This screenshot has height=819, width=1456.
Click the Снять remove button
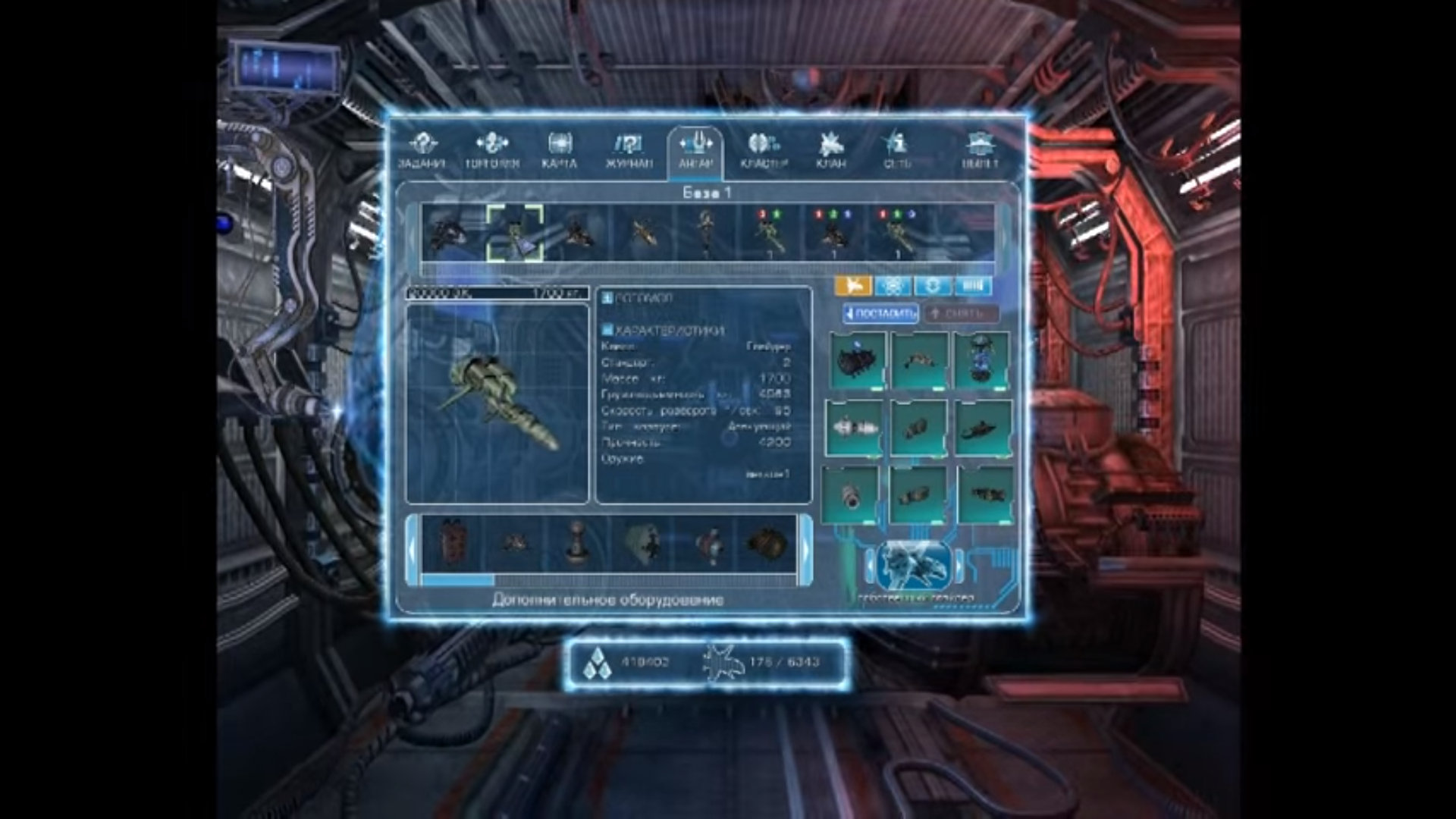[960, 313]
